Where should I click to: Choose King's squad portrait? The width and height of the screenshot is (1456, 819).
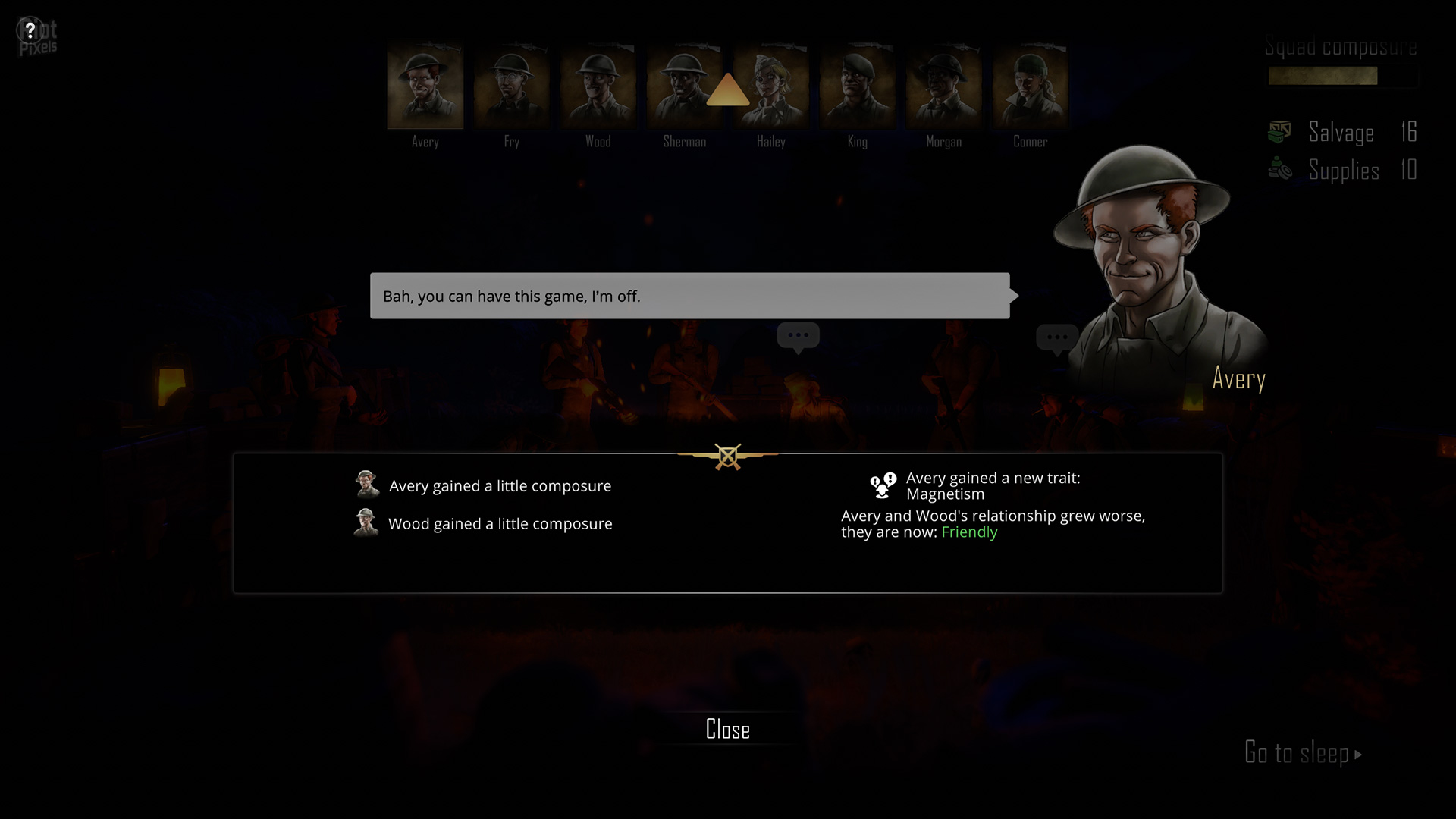click(858, 87)
